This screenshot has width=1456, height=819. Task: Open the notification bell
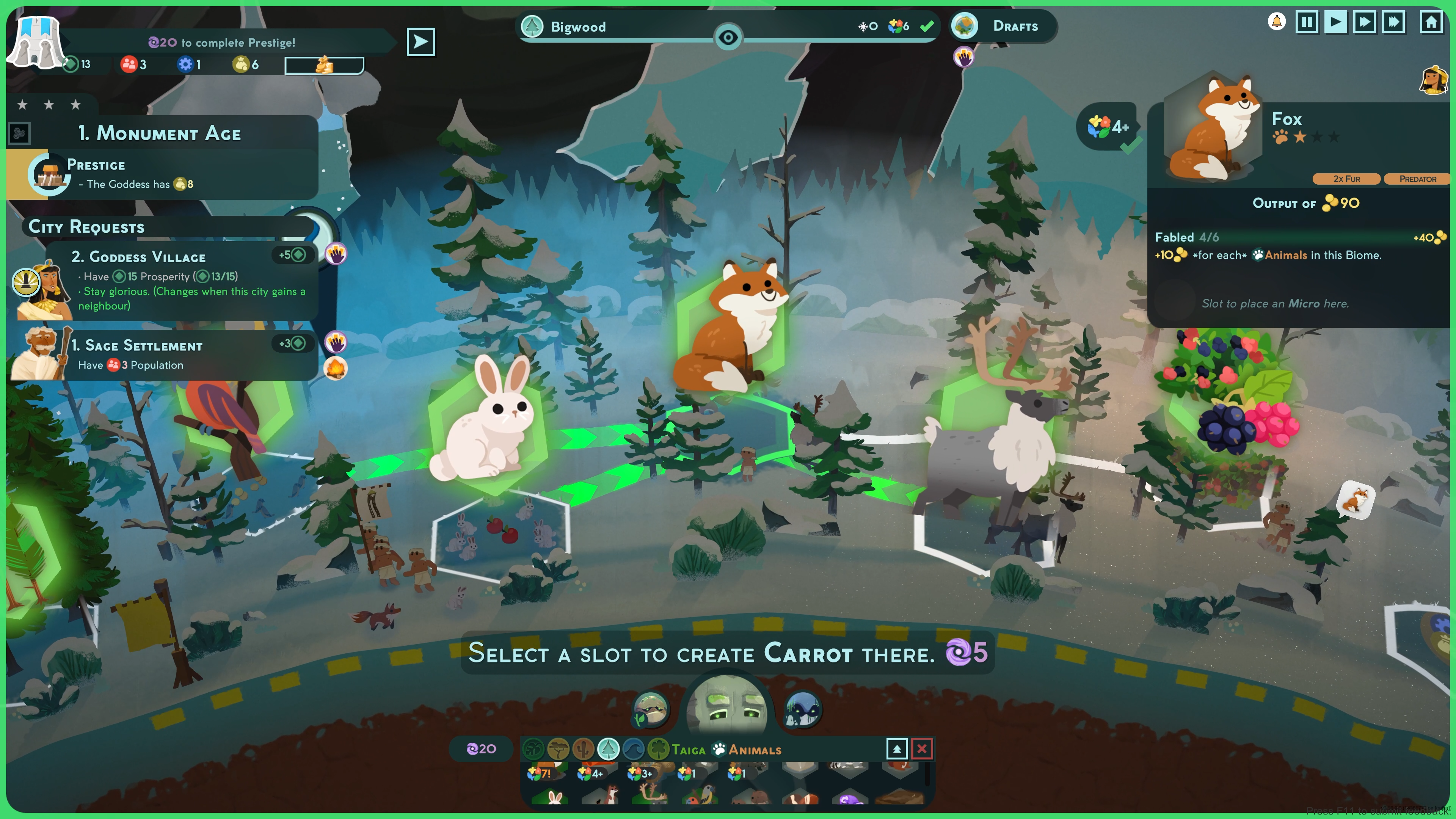(1276, 23)
